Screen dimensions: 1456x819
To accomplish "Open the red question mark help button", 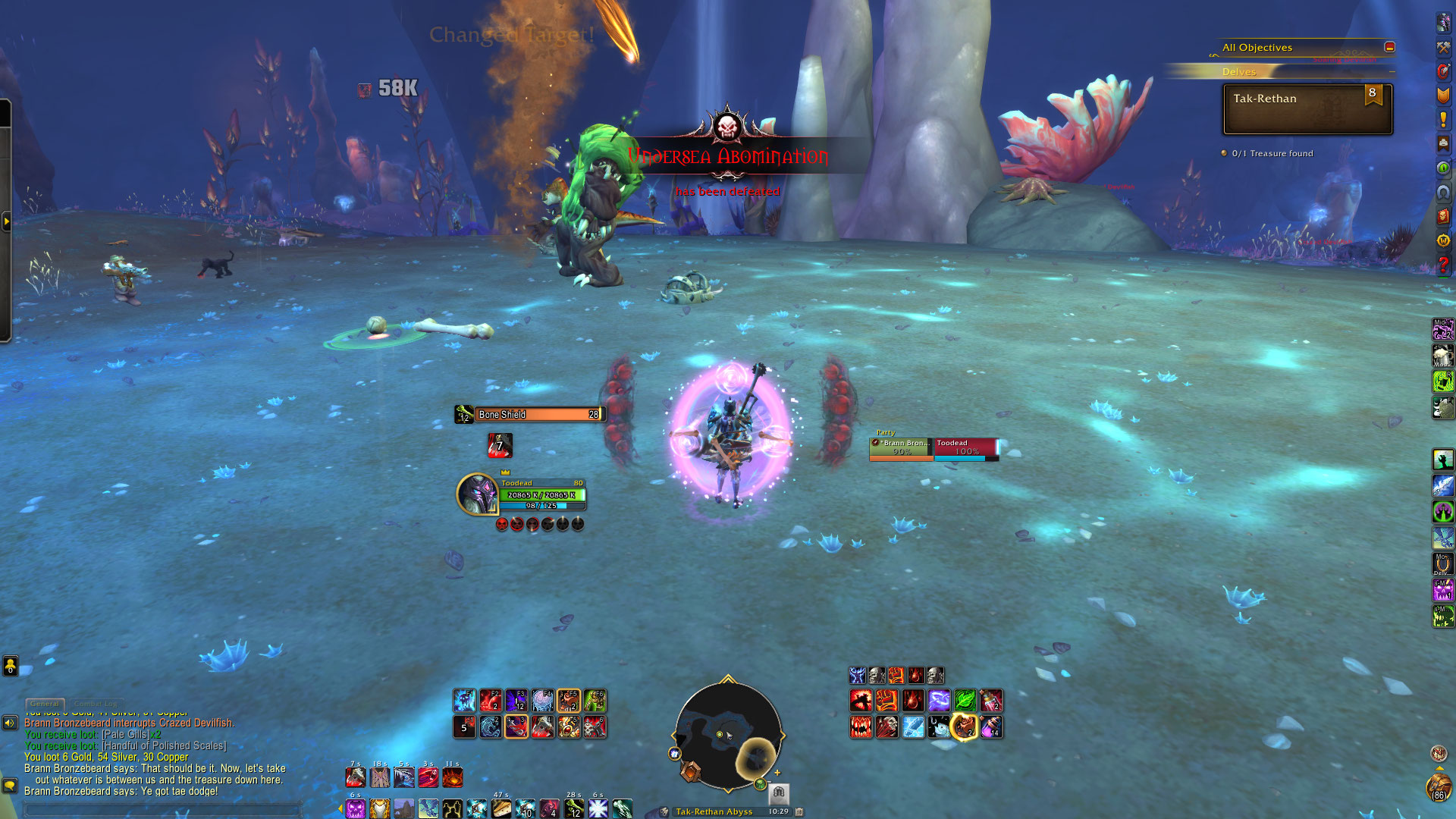I will point(1443,265).
